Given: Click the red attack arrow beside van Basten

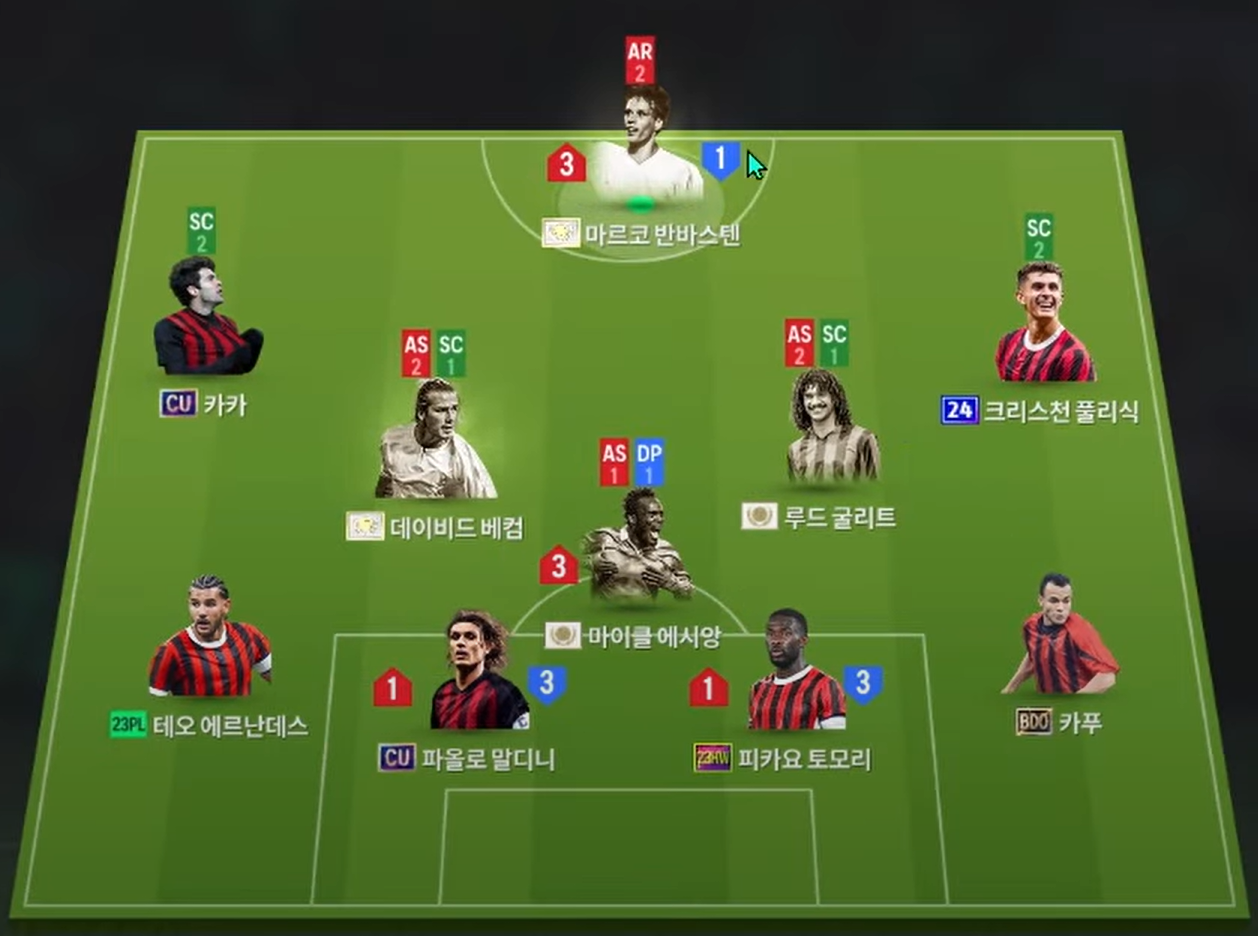Looking at the screenshot, I should click(566, 164).
